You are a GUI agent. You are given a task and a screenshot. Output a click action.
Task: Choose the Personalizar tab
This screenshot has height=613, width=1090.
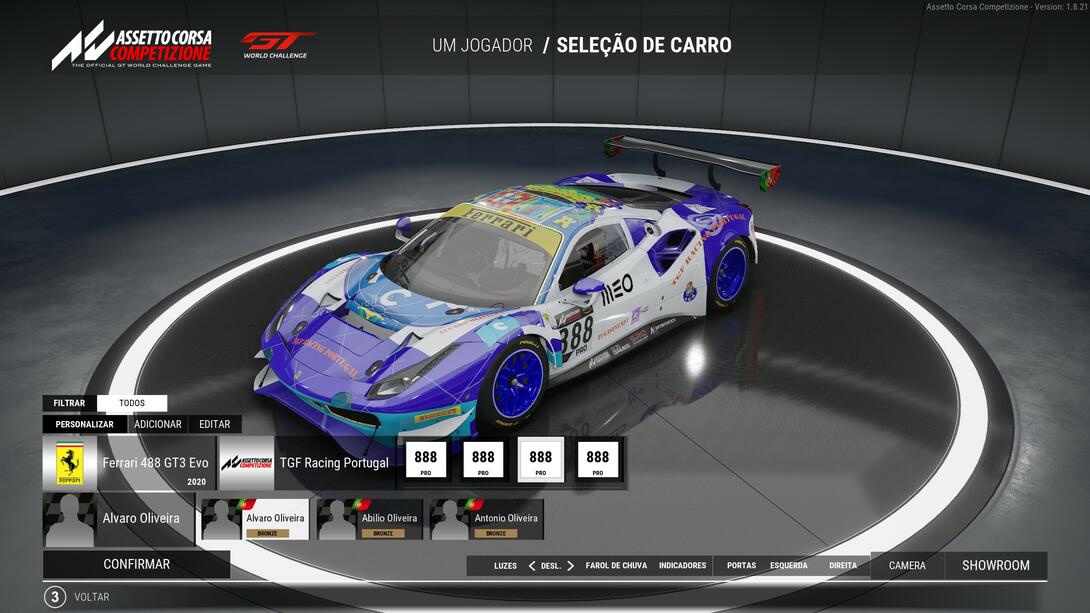coord(84,424)
